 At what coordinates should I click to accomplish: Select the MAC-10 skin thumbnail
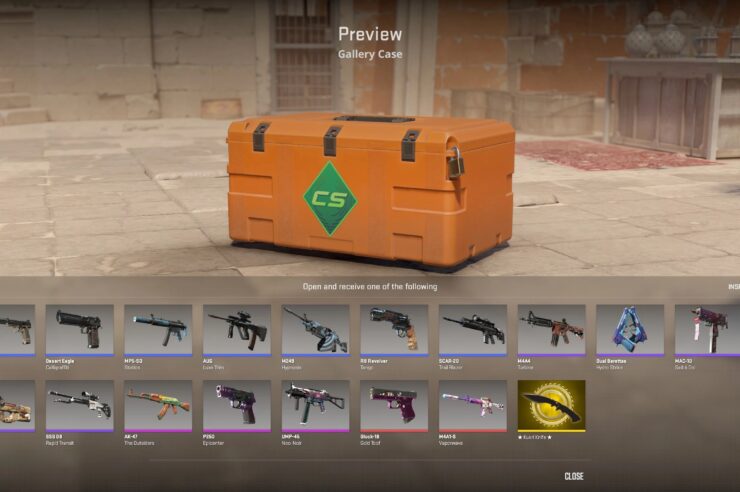click(707, 330)
